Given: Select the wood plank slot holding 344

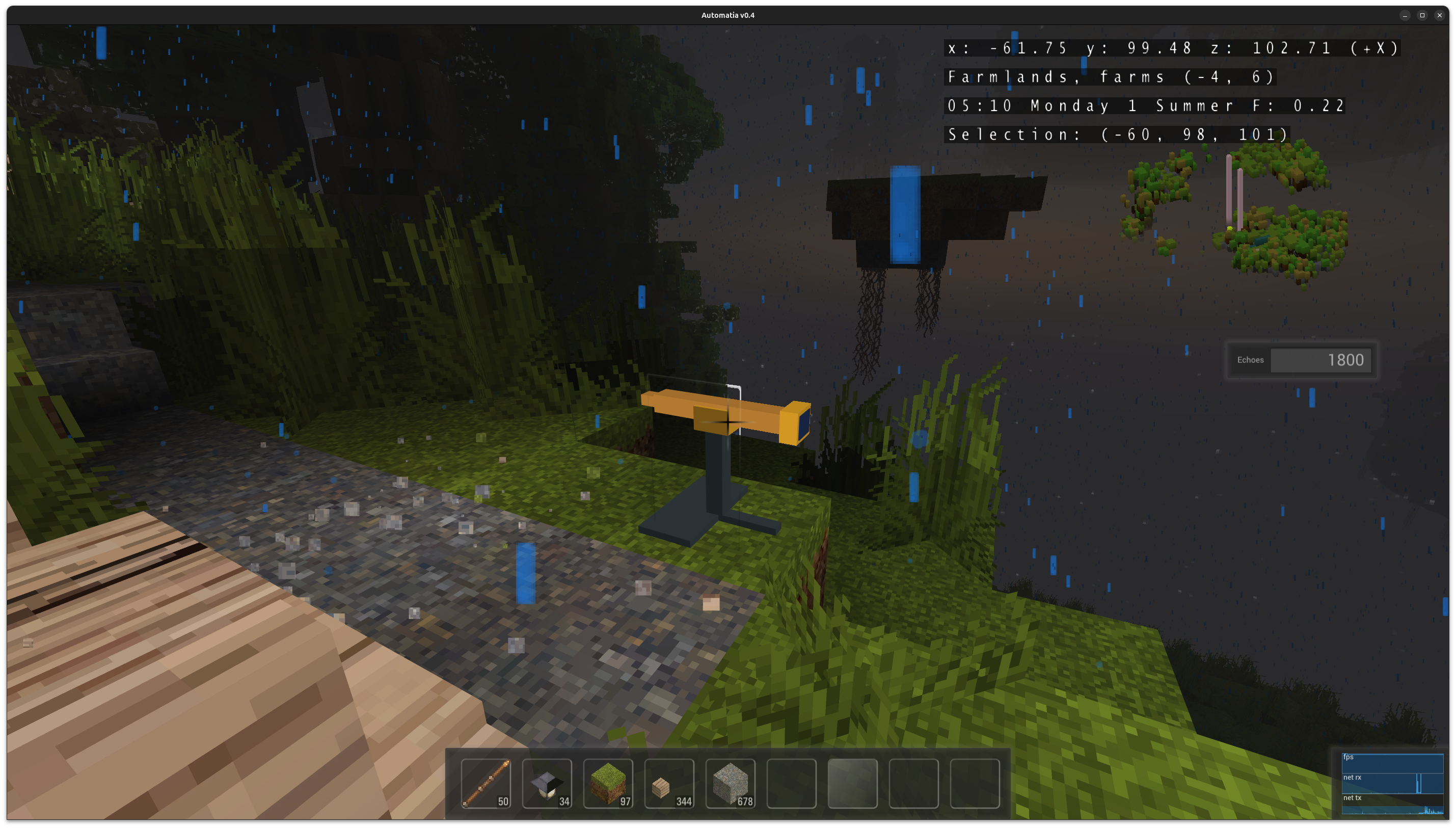Looking at the screenshot, I should [x=669, y=783].
